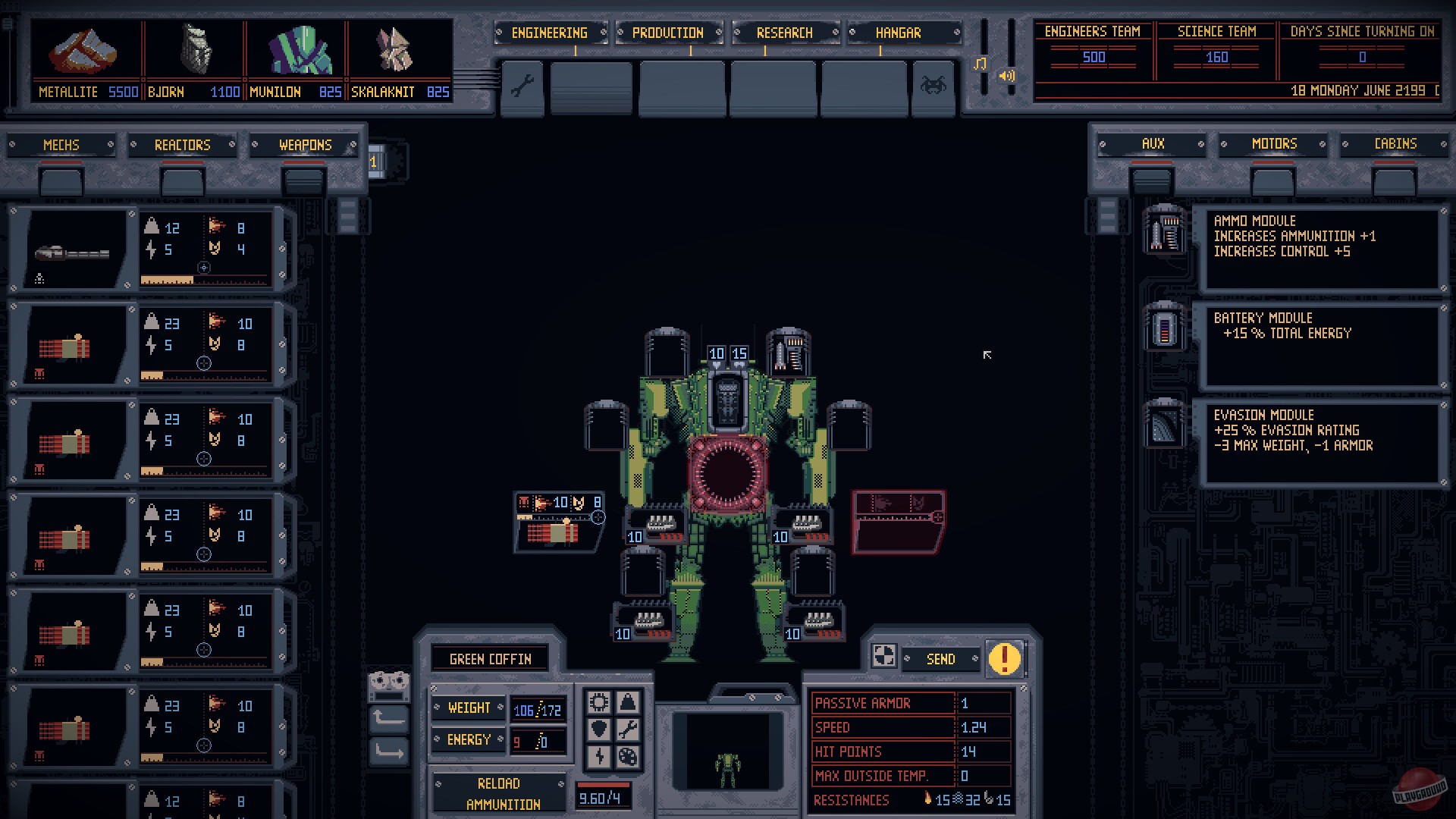The width and height of the screenshot is (1456, 819).
Task: Switch to the Research tab
Action: coord(784,33)
